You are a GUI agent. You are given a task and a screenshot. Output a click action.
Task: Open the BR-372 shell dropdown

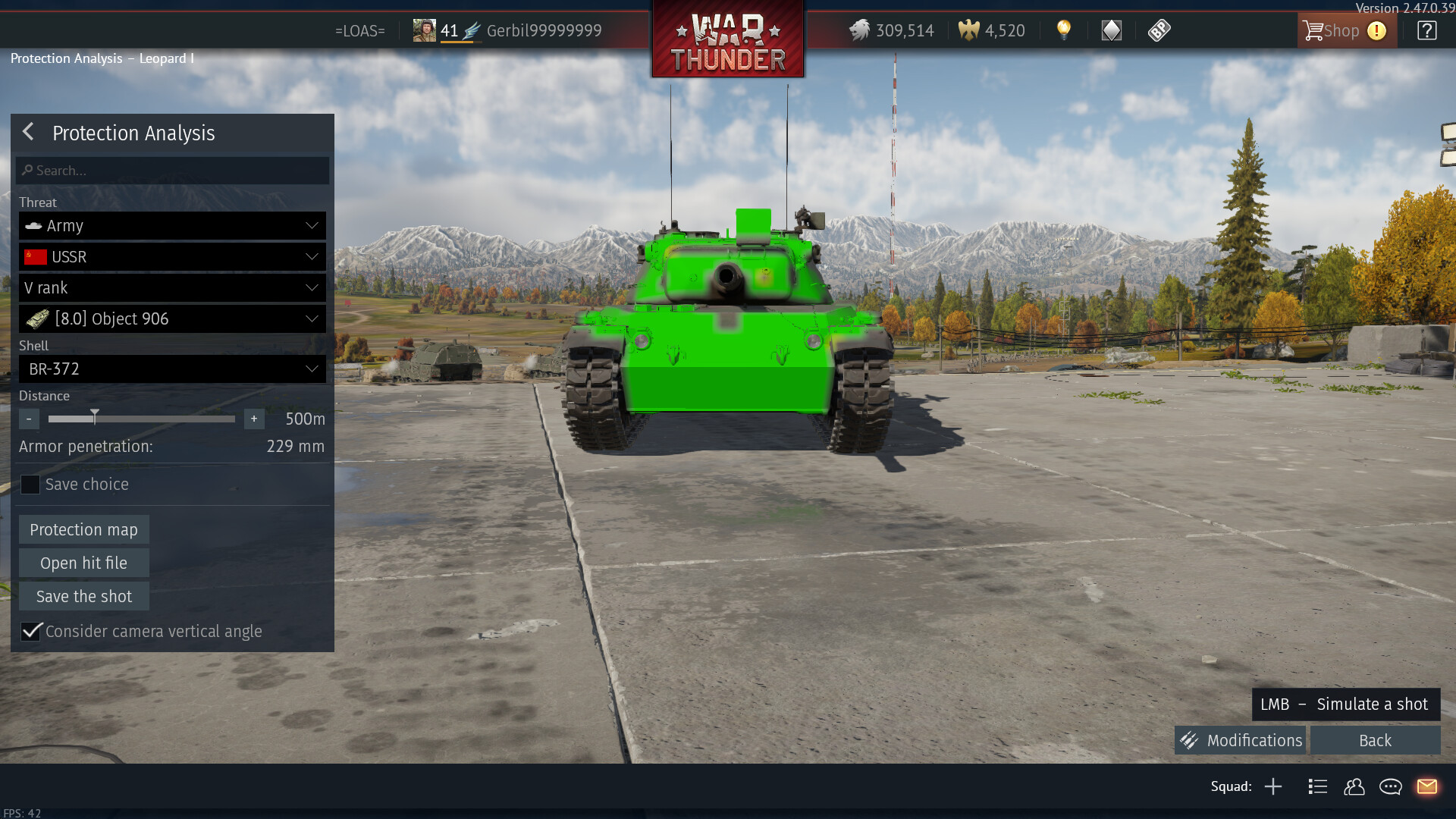coord(173,369)
